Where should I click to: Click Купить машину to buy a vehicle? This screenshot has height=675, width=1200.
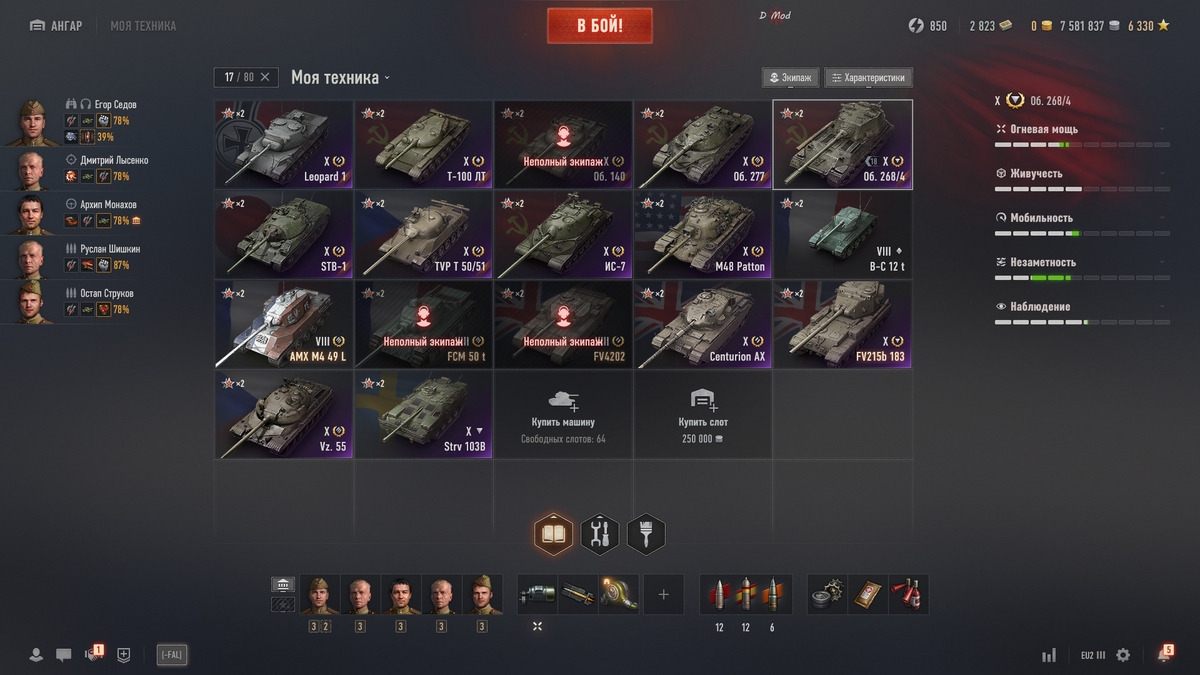[x=563, y=415]
